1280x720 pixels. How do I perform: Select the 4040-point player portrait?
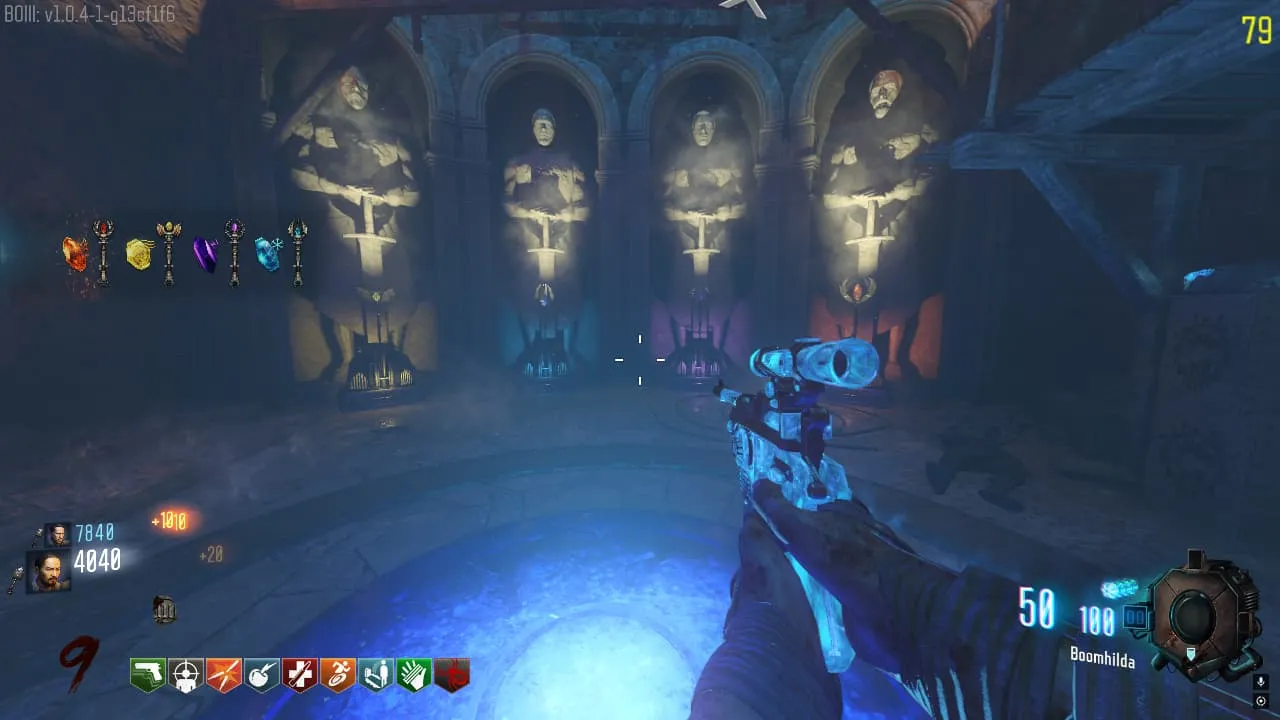(48, 573)
